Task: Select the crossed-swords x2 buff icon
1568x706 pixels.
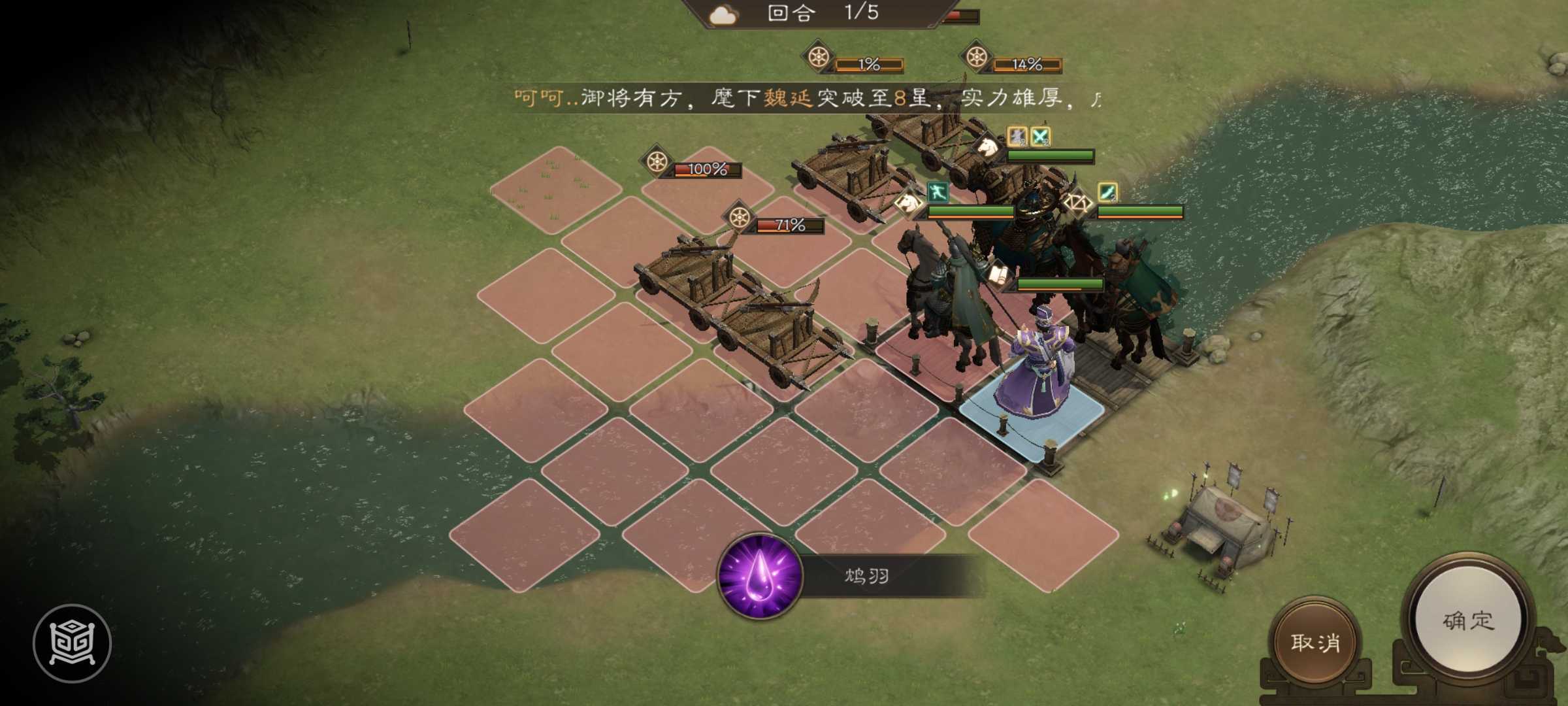Action: (1040, 137)
